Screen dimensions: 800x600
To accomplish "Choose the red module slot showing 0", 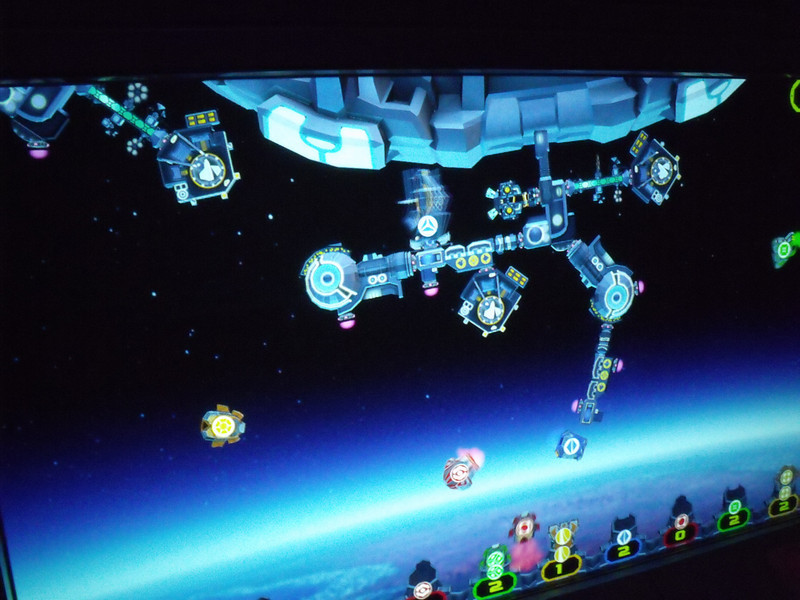I will point(682,534).
